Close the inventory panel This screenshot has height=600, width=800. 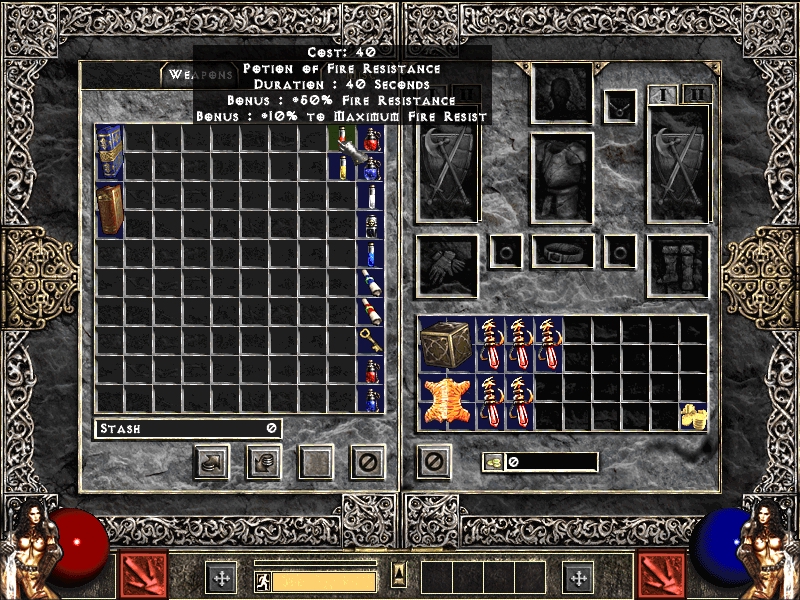(x=433, y=461)
